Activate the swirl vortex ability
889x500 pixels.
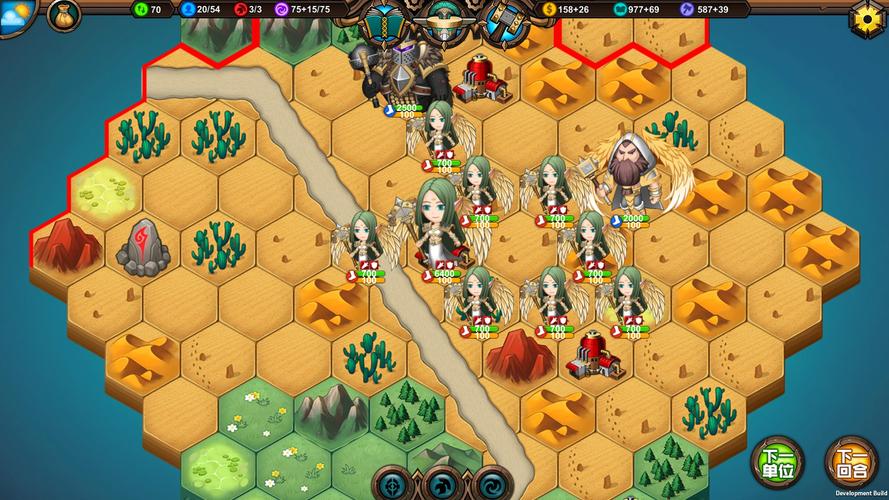pyautogui.click(x=491, y=485)
